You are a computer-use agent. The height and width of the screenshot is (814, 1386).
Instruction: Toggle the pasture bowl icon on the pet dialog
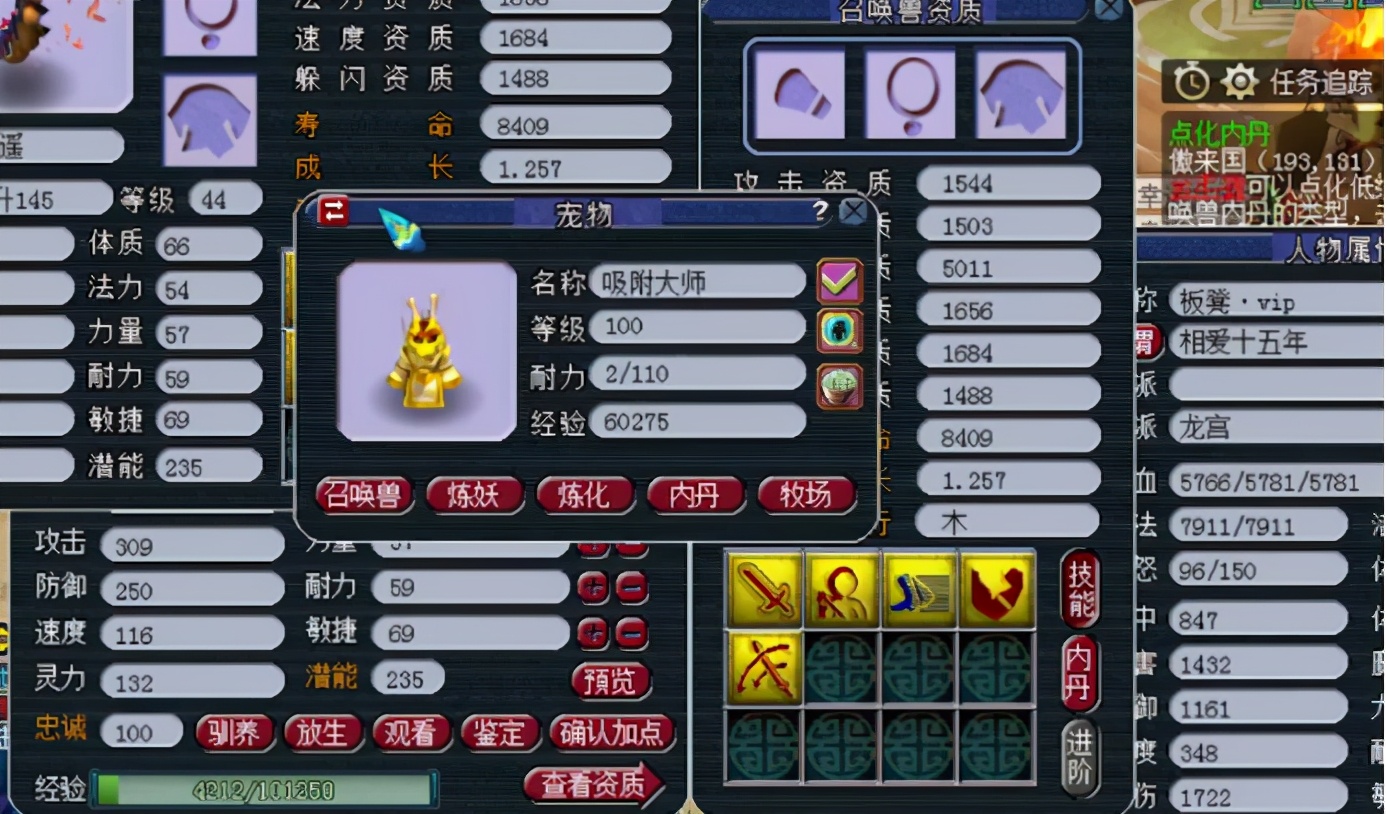pyautogui.click(x=838, y=383)
